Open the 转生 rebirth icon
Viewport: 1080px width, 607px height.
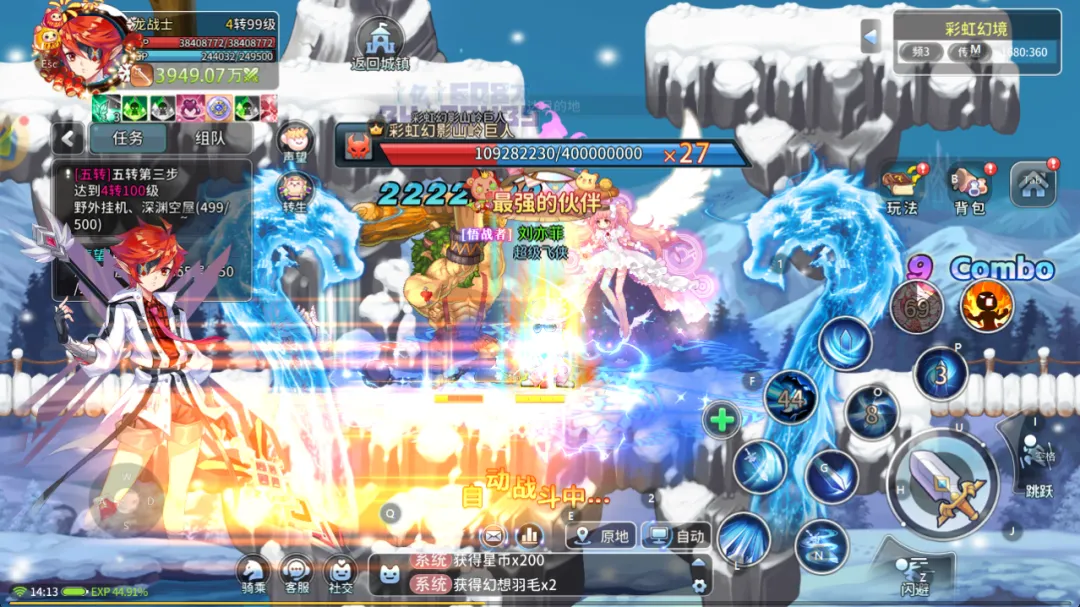295,190
